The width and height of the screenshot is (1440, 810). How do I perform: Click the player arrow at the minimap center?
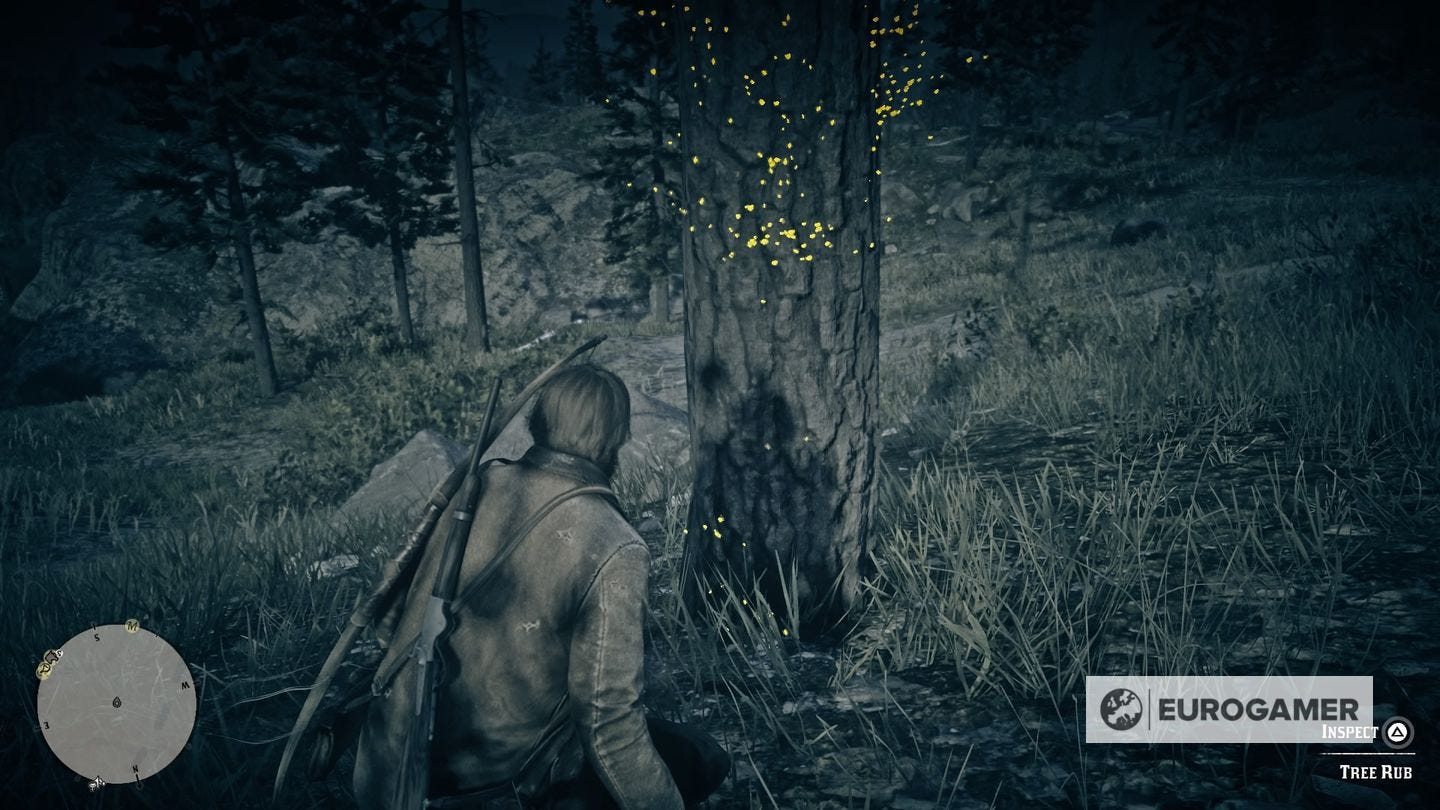[117, 701]
